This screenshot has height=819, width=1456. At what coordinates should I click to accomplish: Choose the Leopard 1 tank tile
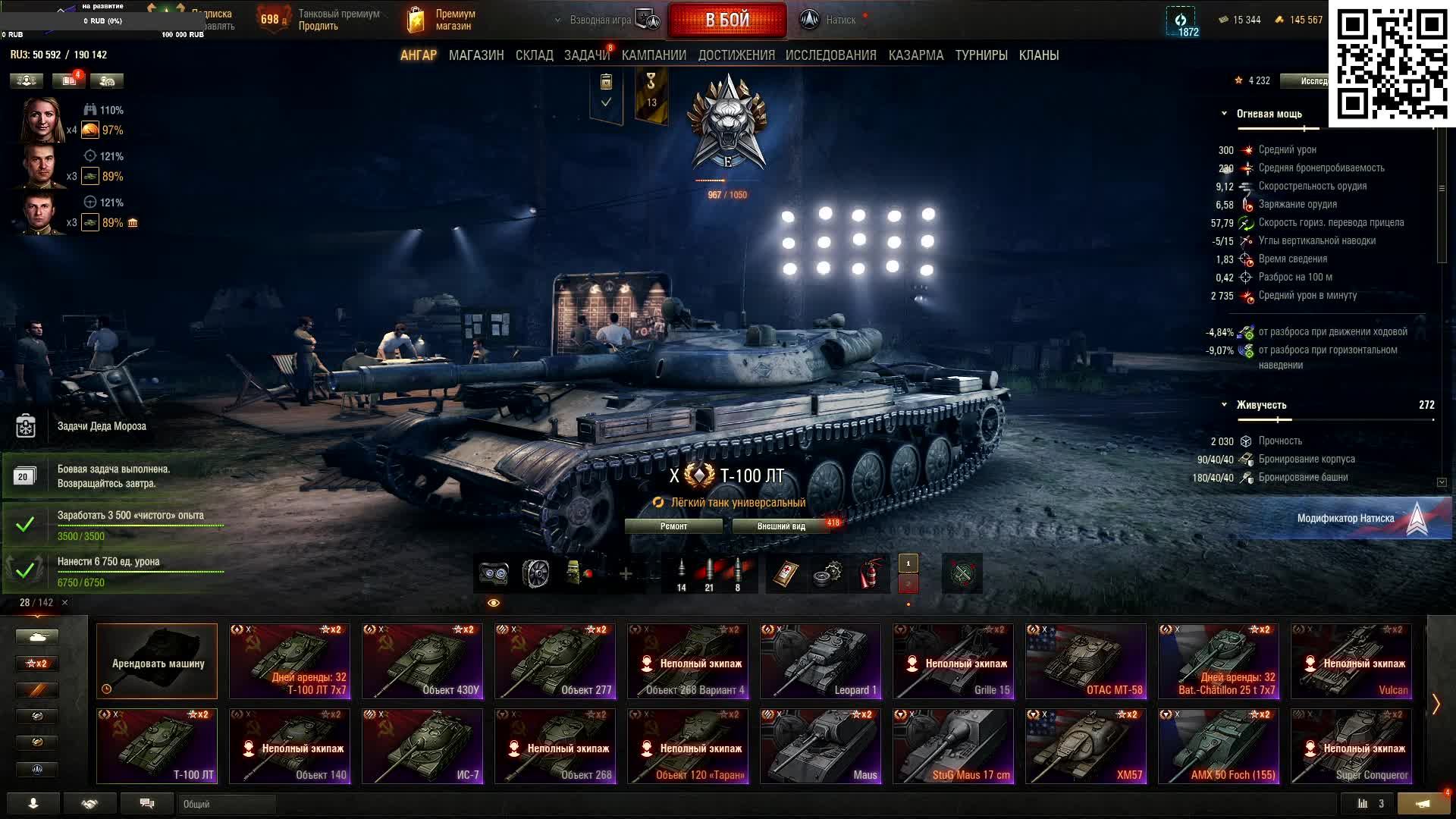point(821,661)
